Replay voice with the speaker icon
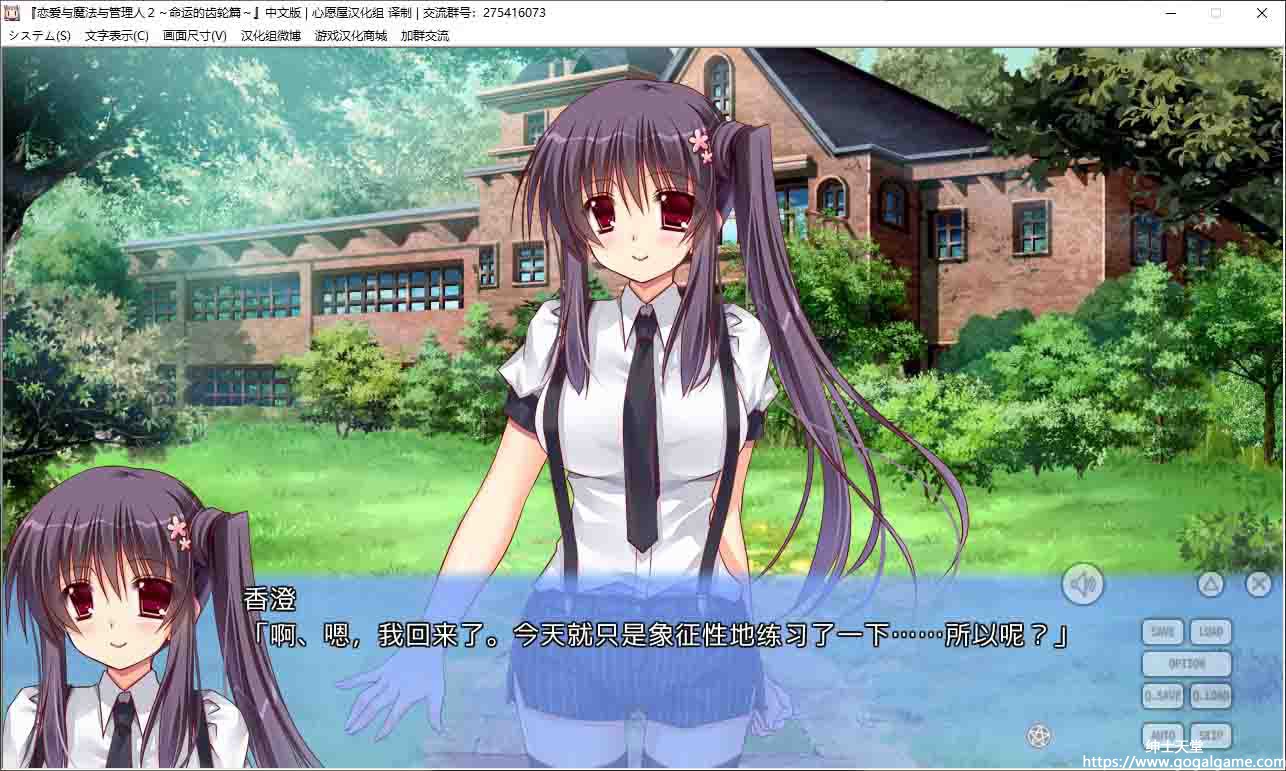This screenshot has width=1286, height=771. [x=1082, y=584]
